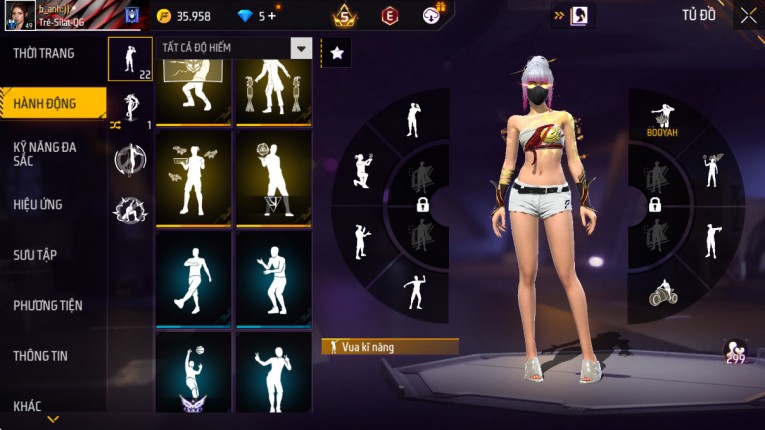
Task: Open the Tất Cả Độ Hiếm rarity dropdown
Action: (300, 48)
